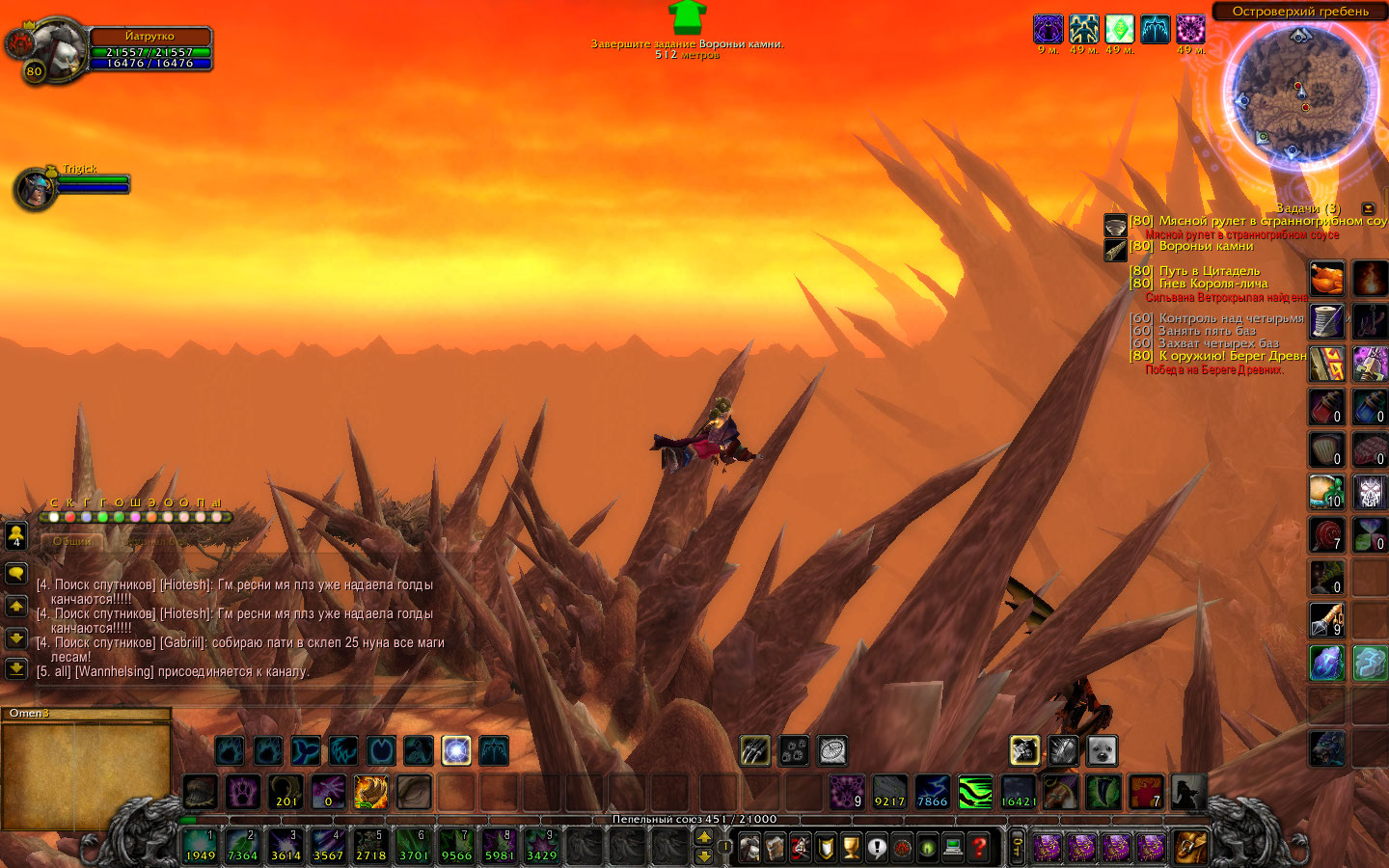Open the minimap
This screenshot has width=1389, height=868.
click(x=1299, y=94)
